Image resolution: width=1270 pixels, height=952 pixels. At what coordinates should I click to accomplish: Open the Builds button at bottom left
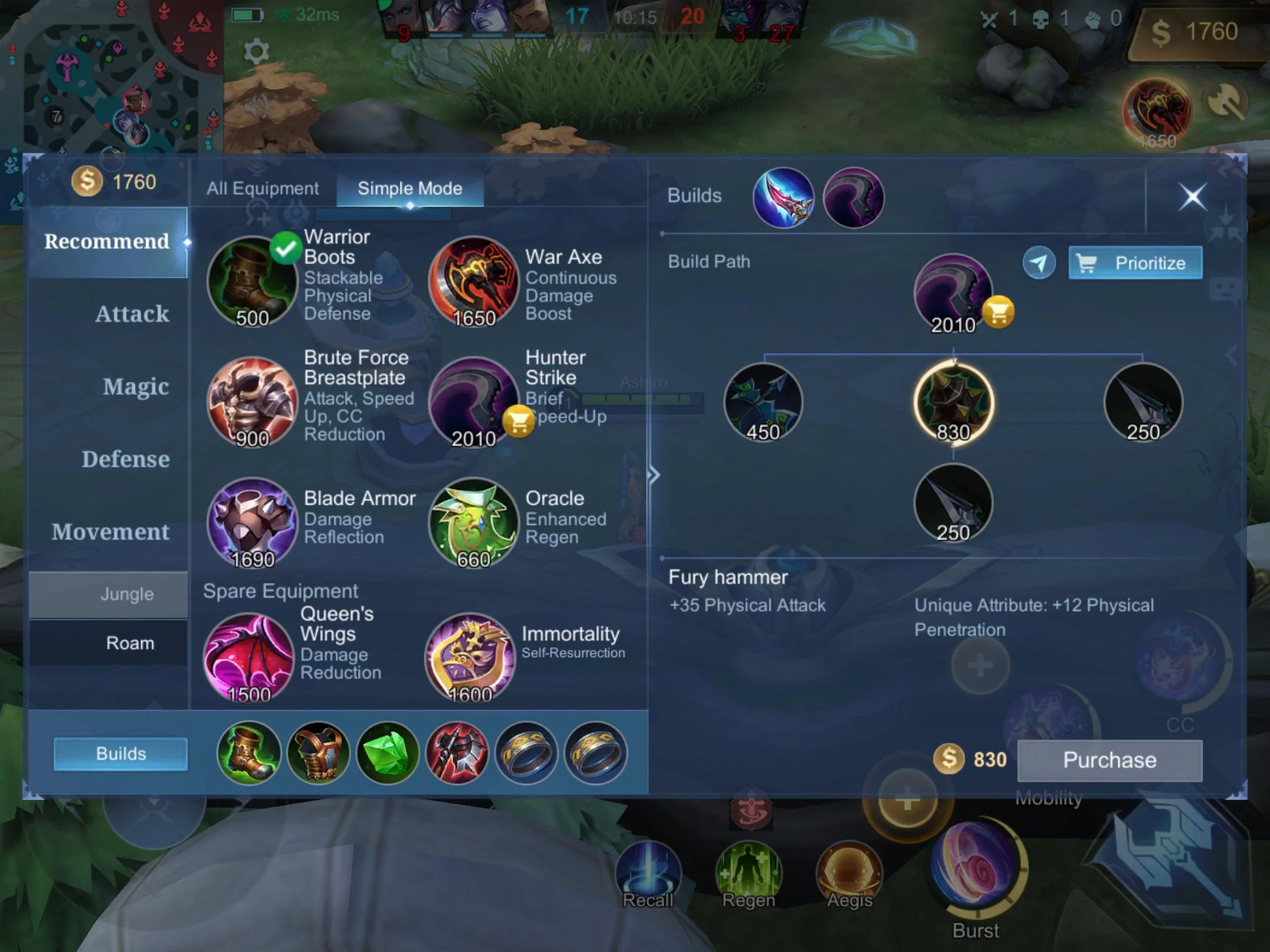click(121, 753)
